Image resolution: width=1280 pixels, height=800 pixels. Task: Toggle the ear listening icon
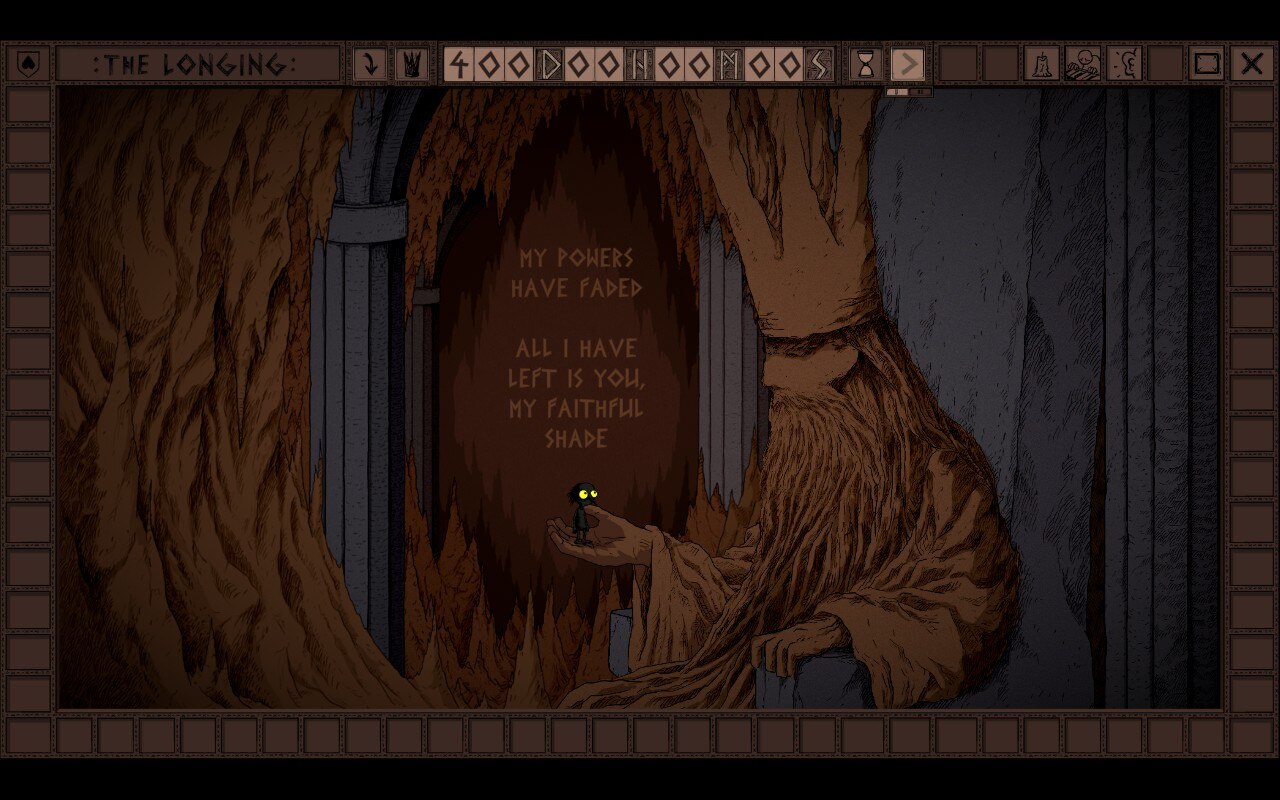point(1125,65)
